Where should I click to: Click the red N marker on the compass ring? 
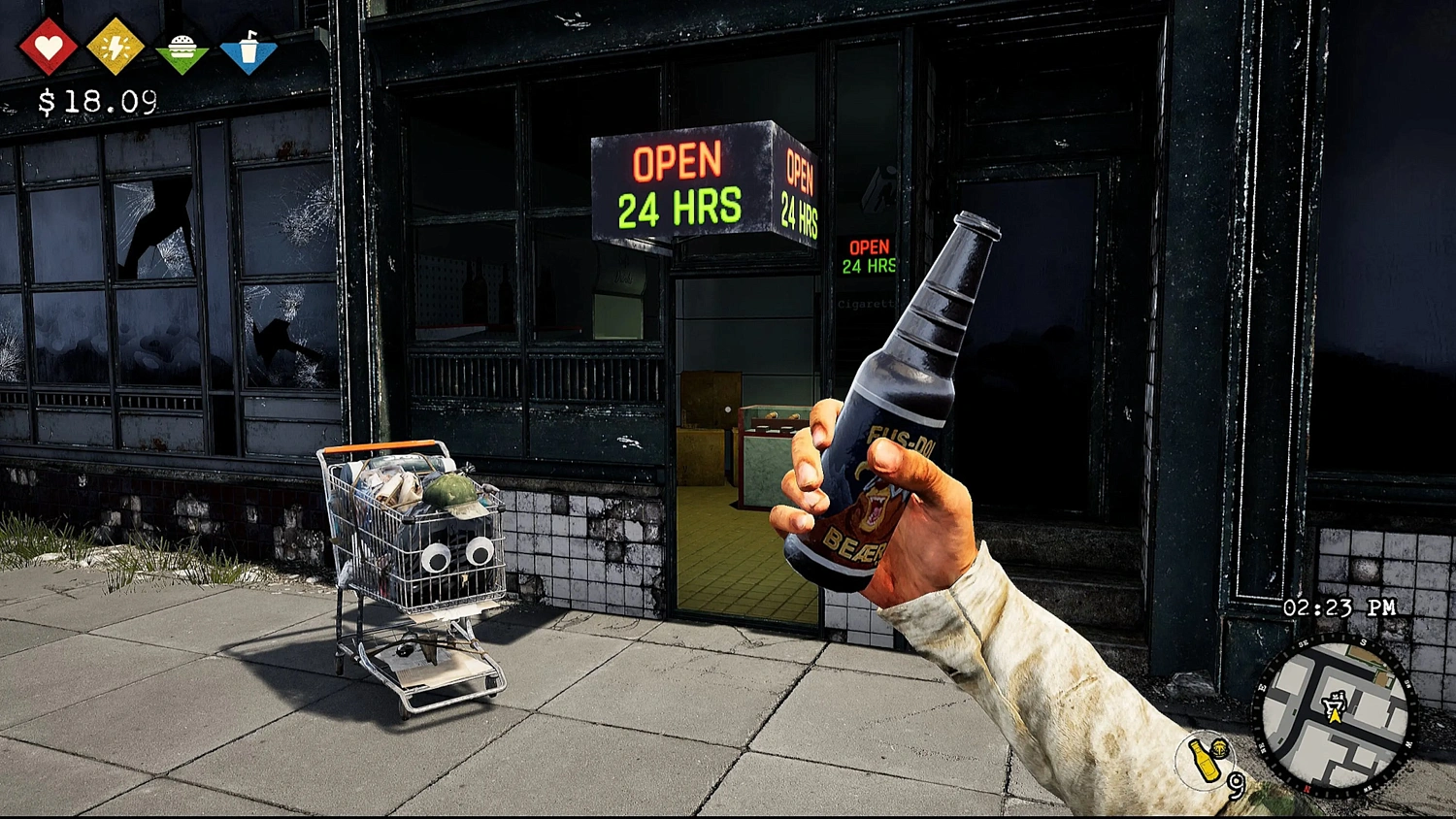(1308, 788)
